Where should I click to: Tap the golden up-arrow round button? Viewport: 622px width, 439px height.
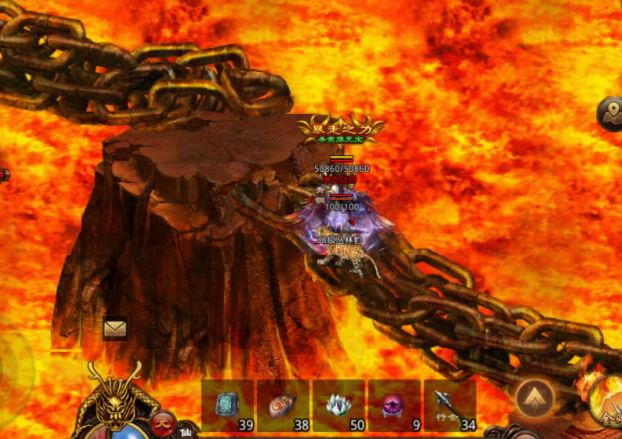coord(535,399)
